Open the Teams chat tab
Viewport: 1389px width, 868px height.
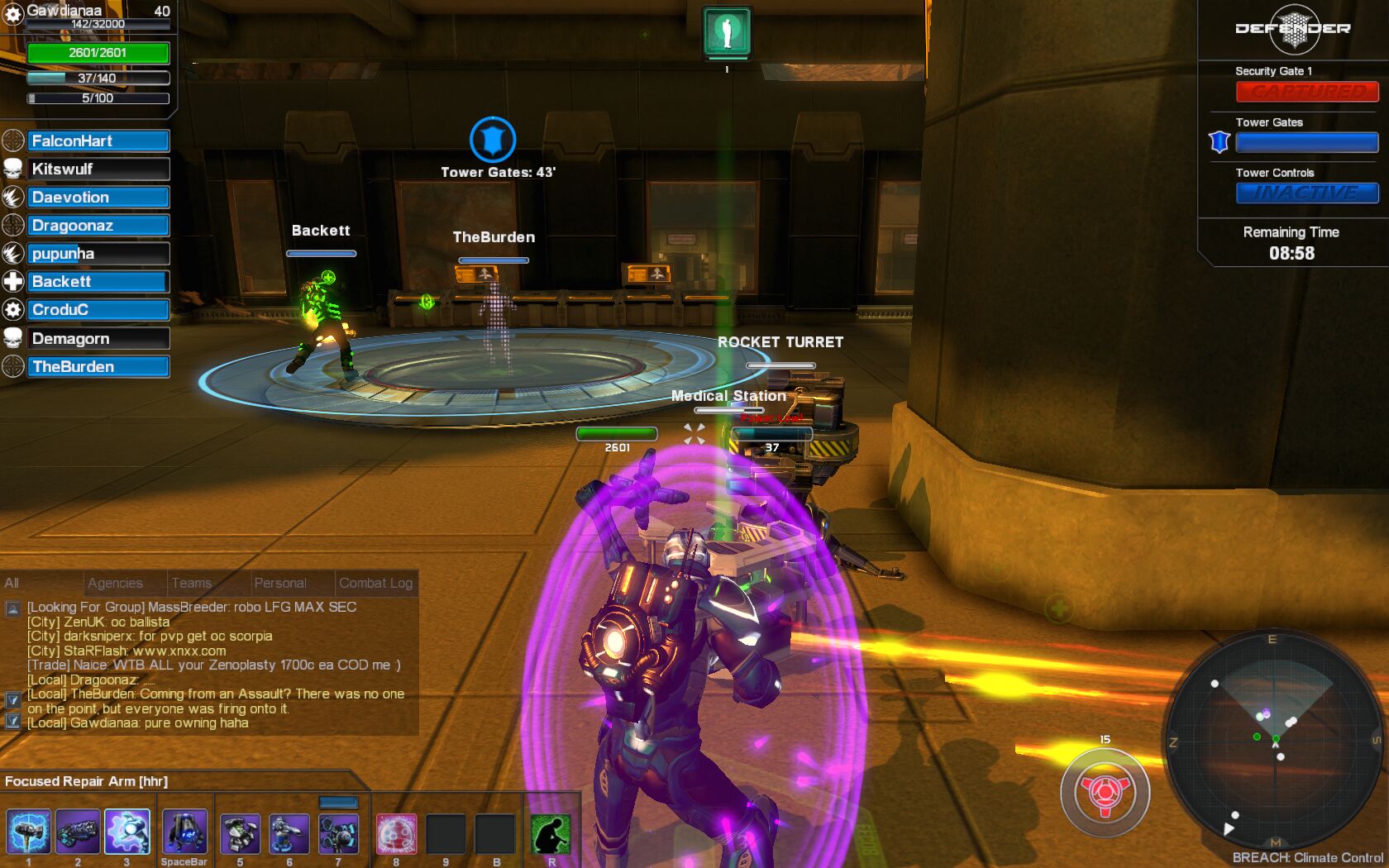pyautogui.click(x=192, y=583)
